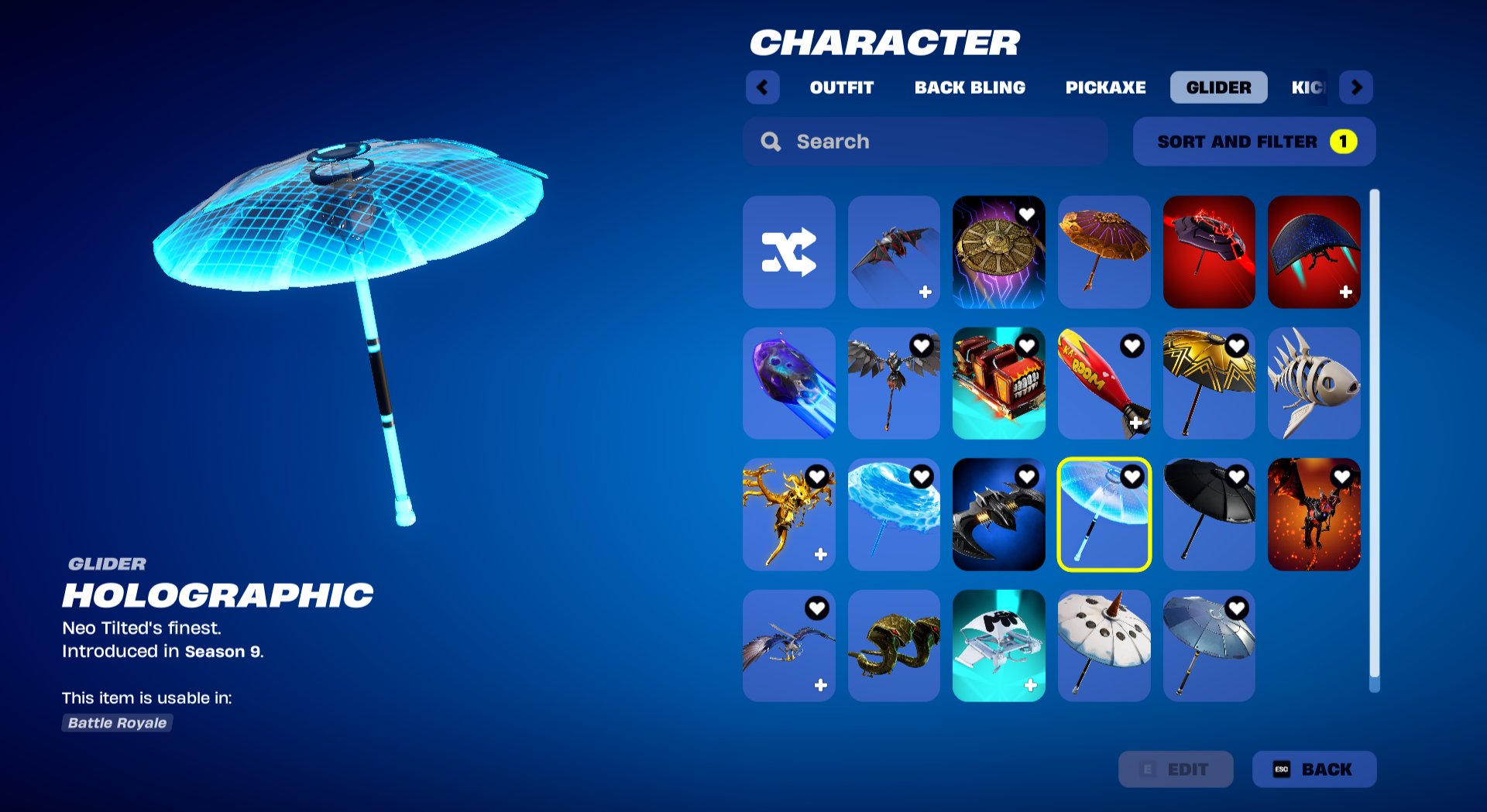Toggle the favorite heart on the lava dragon glider

(x=1342, y=477)
